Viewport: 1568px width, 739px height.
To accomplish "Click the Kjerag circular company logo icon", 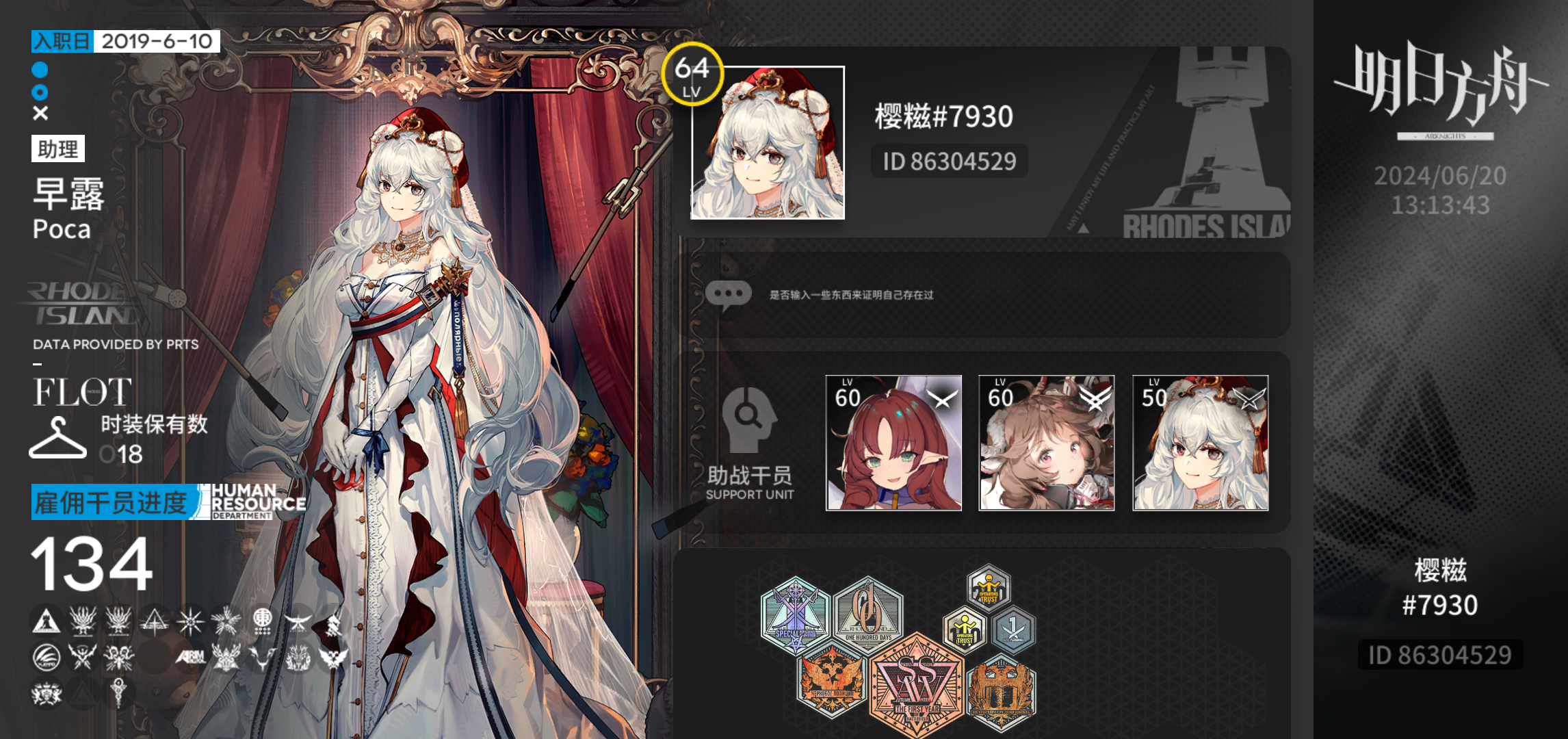I will click(45, 658).
